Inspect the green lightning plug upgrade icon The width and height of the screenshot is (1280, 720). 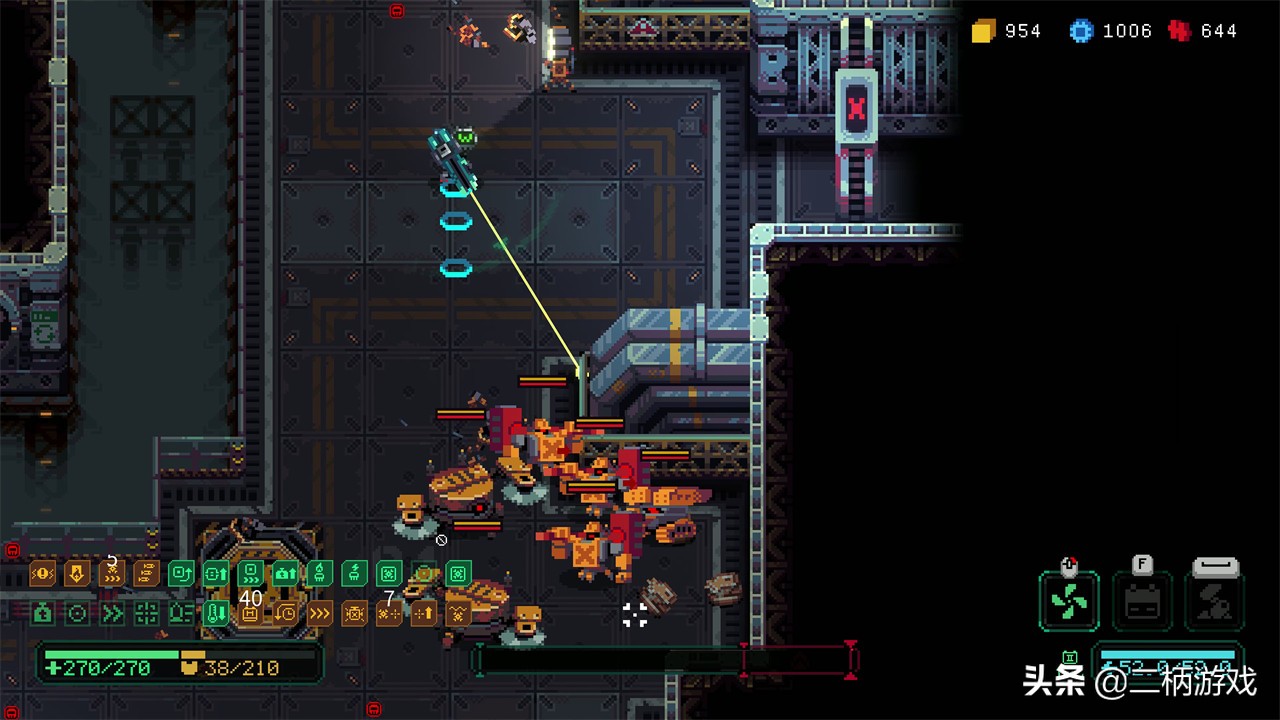pyautogui.click(x=354, y=573)
